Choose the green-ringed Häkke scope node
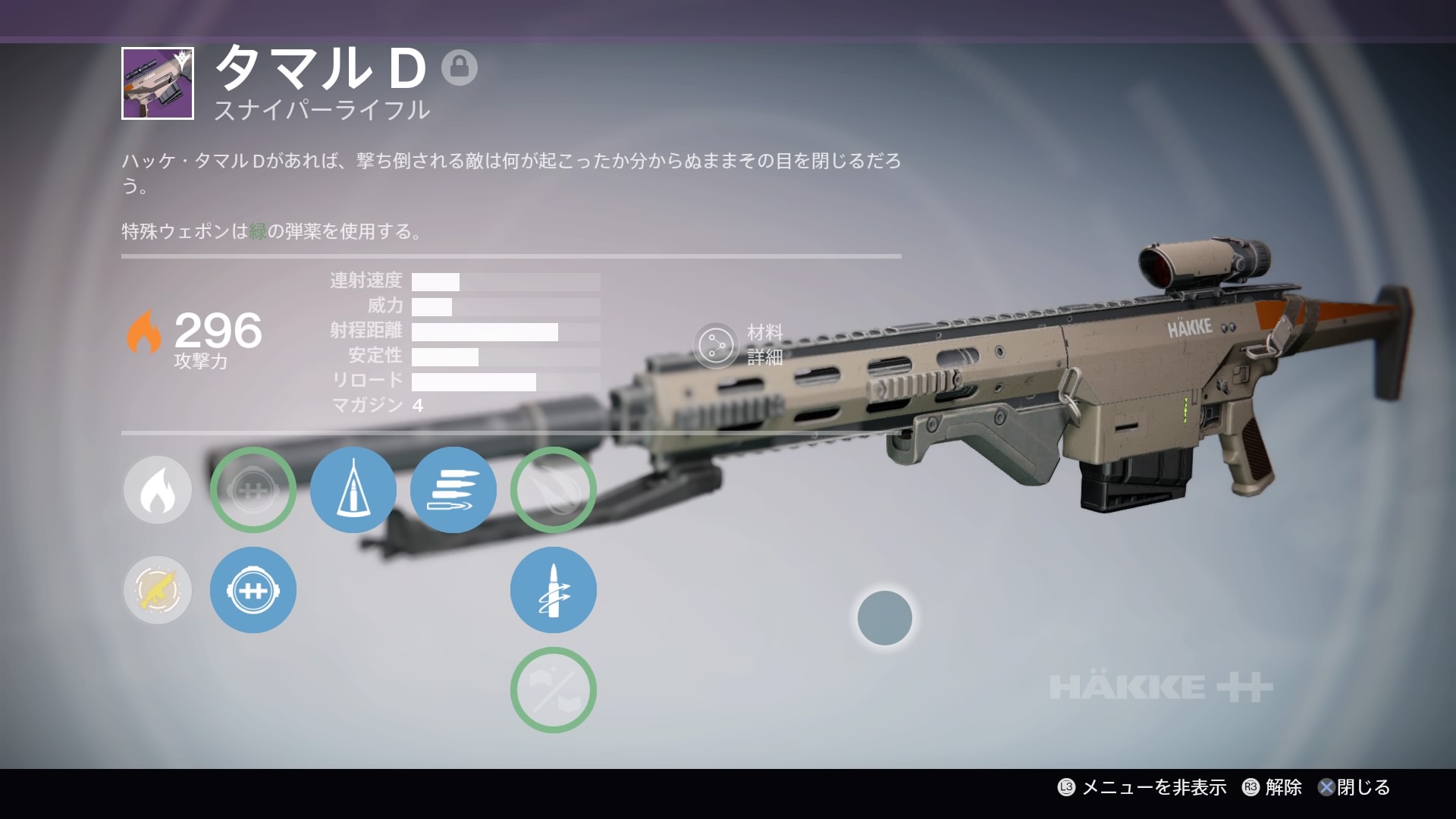This screenshot has height=819, width=1456. [253, 490]
